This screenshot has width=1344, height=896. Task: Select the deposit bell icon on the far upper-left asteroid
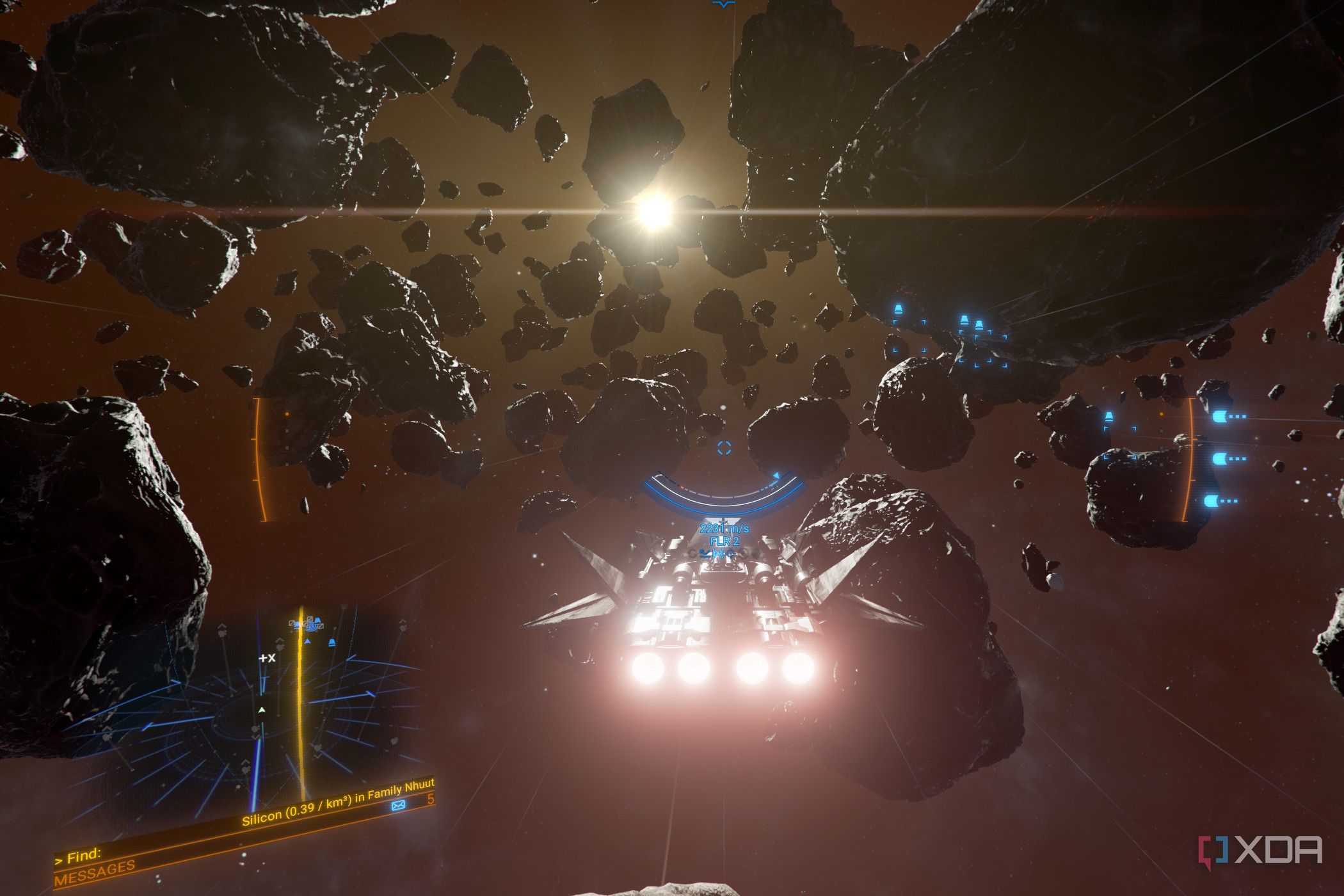pyautogui.click(x=899, y=308)
